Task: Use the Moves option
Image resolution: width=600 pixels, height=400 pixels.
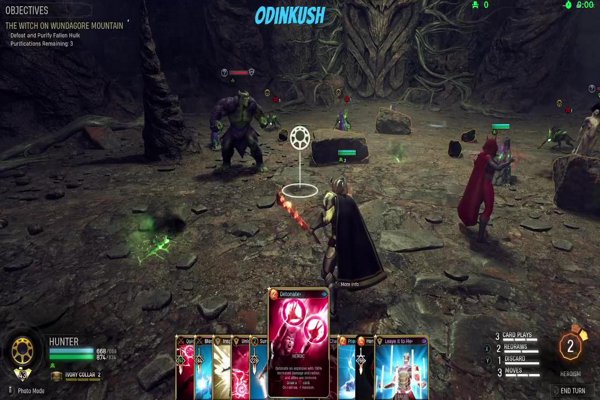Action: (x=516, y=371)
